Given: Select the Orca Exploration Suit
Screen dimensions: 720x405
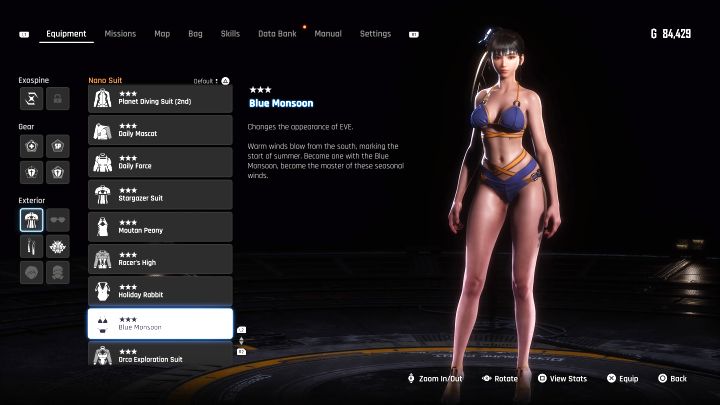Looking at the screenshot, I should pos(160,354).
